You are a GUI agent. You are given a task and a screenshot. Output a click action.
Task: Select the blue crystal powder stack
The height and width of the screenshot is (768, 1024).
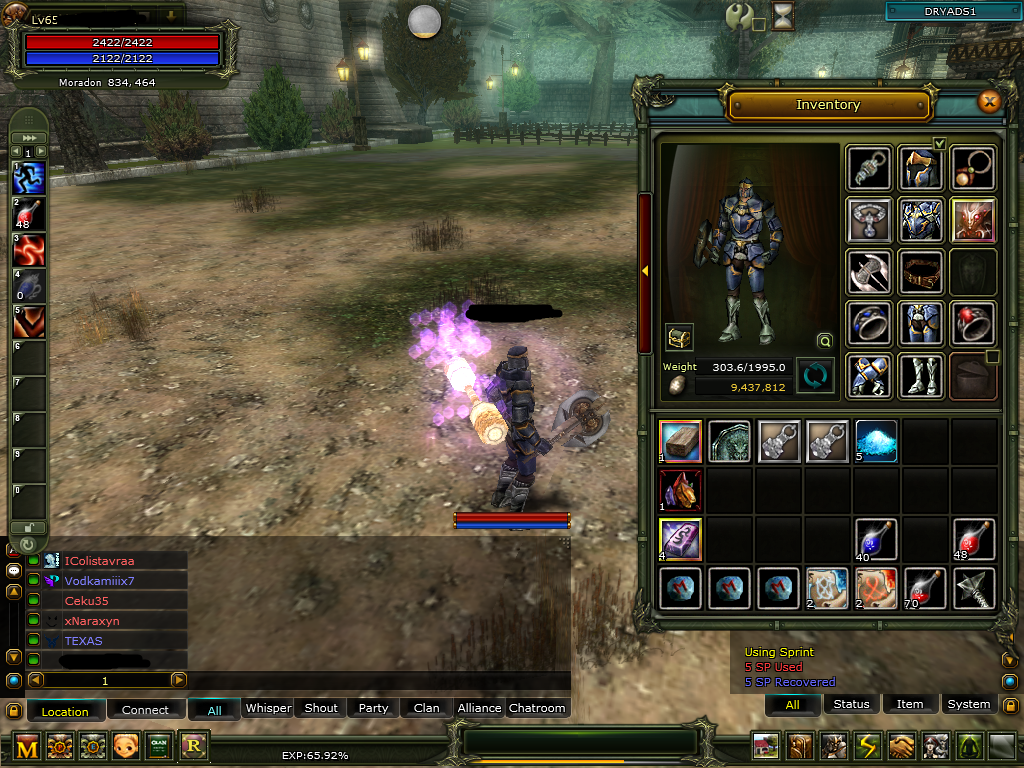tap(876, 441)
